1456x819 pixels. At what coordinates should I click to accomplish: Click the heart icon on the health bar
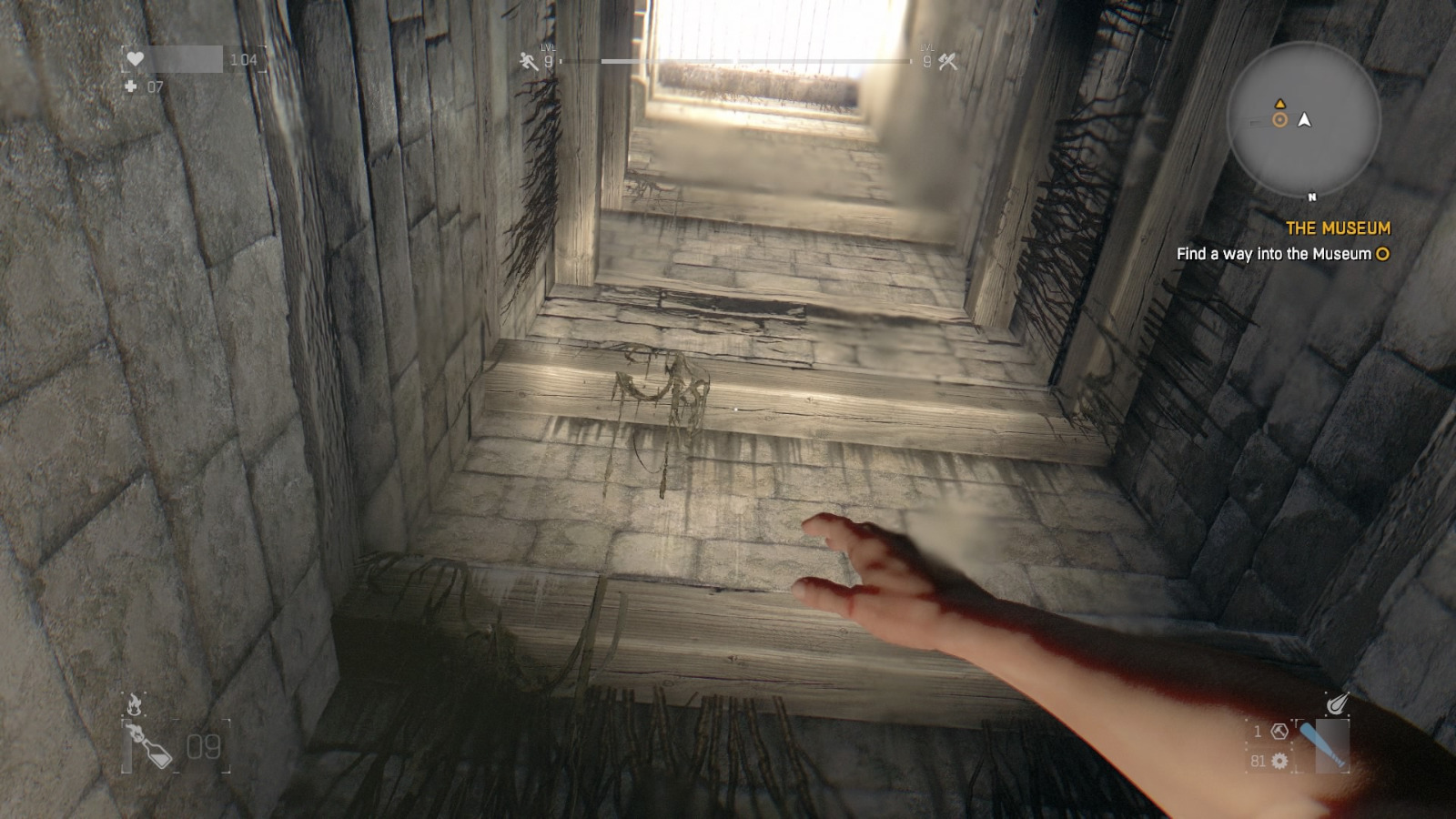pyautogui.click(x=135, y=56)
